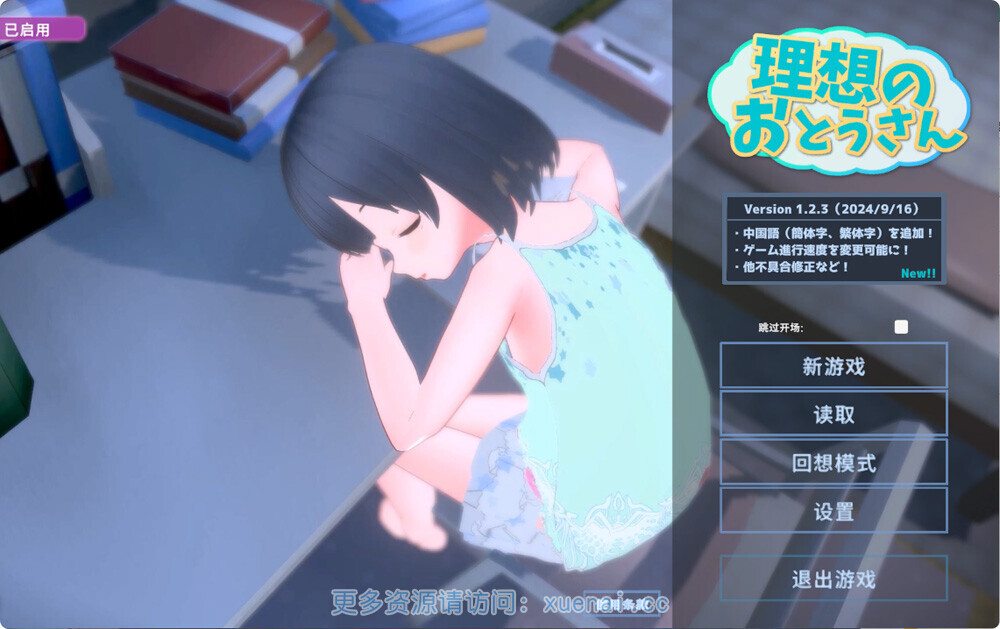Open the 设置 settings menu
The height and width of the screenshot is (629, 1000).
833,511
